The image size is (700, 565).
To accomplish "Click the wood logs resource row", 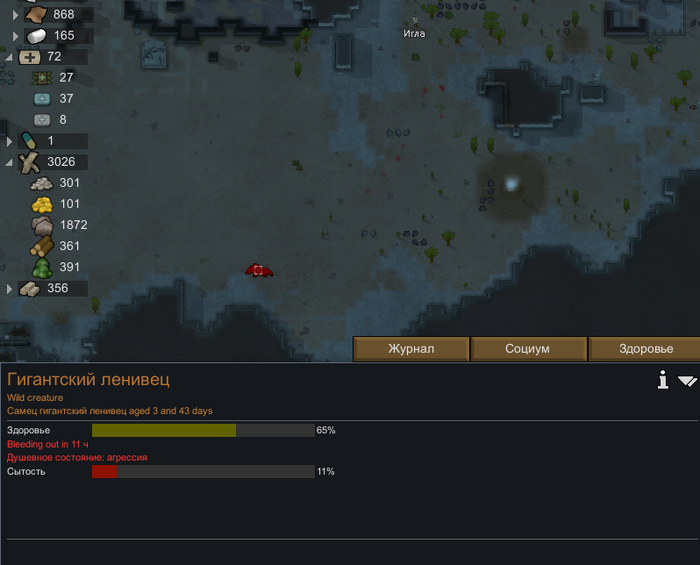I will click(x=60, y=246).
